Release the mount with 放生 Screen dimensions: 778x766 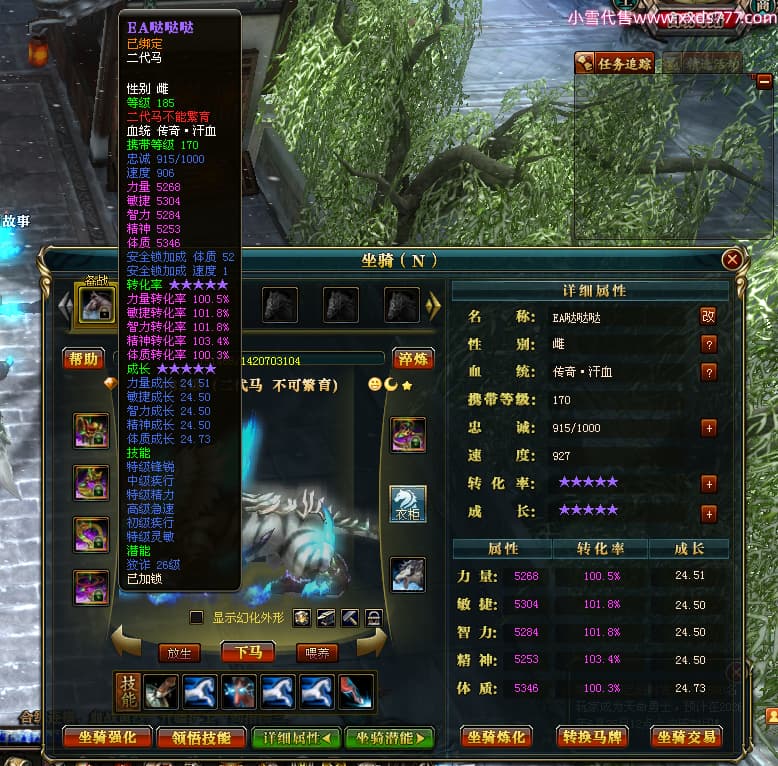point(180,653)
